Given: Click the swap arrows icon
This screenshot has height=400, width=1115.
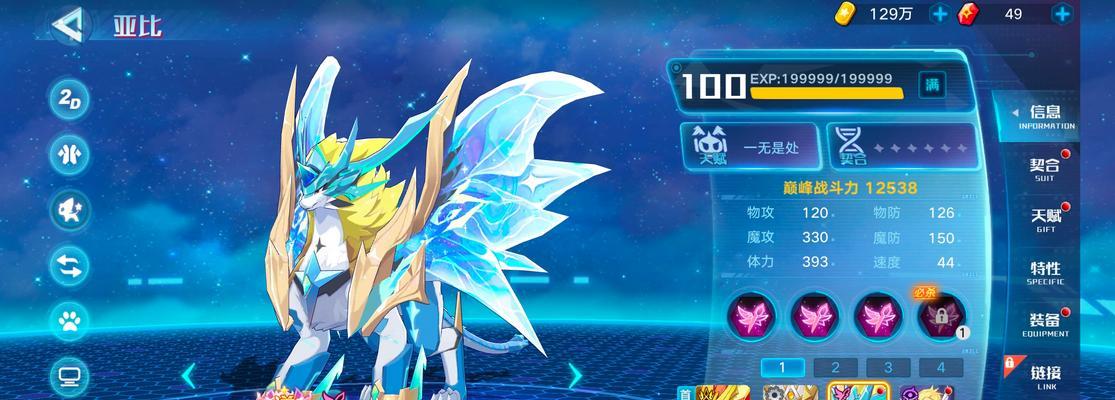Looking at the screenshot, I should (x=71, y=265).
